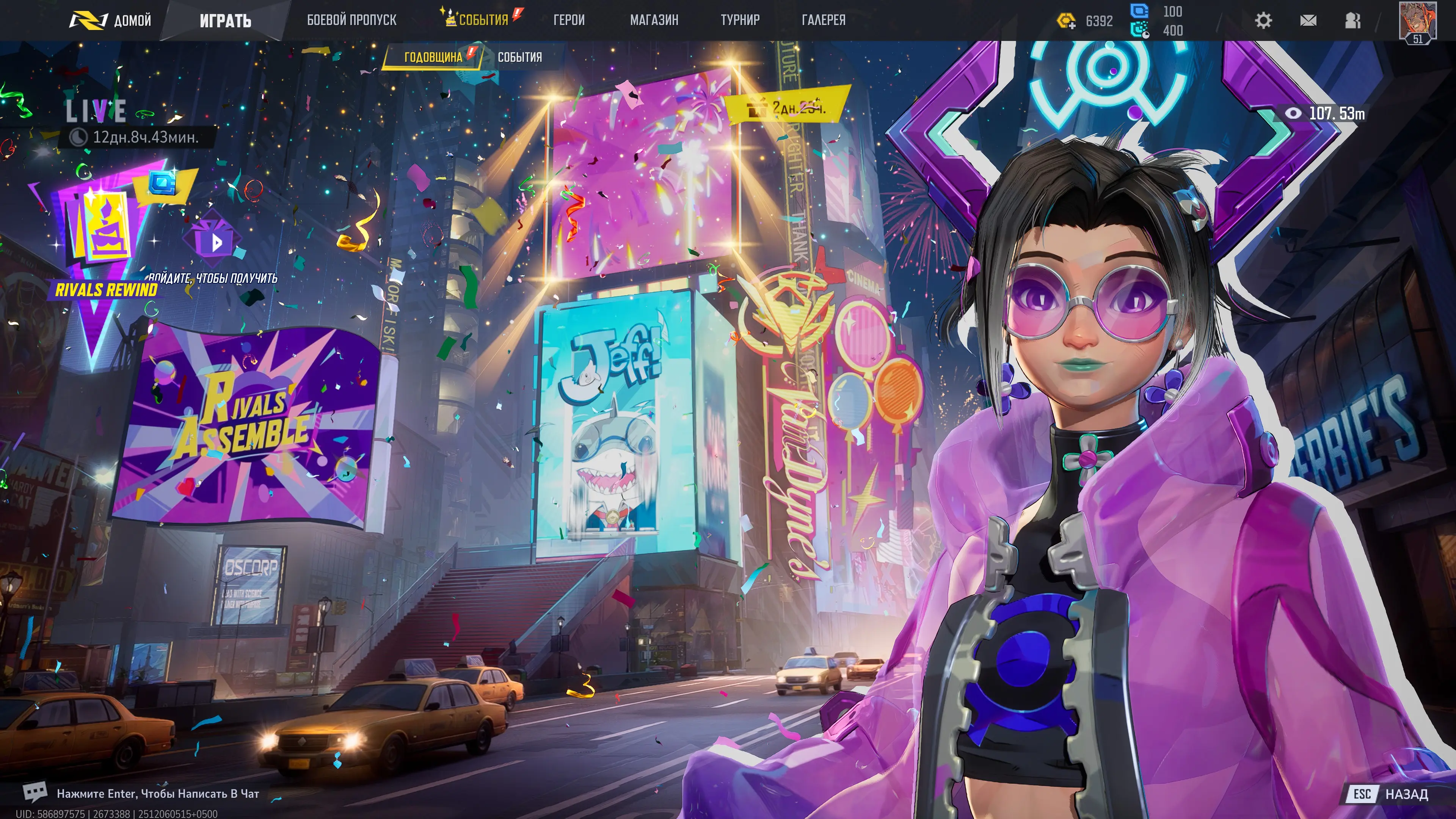Open the Боевой пропуск page
Image resolution: width=1456 pixels, height=819 pixels.
[351, 20]
